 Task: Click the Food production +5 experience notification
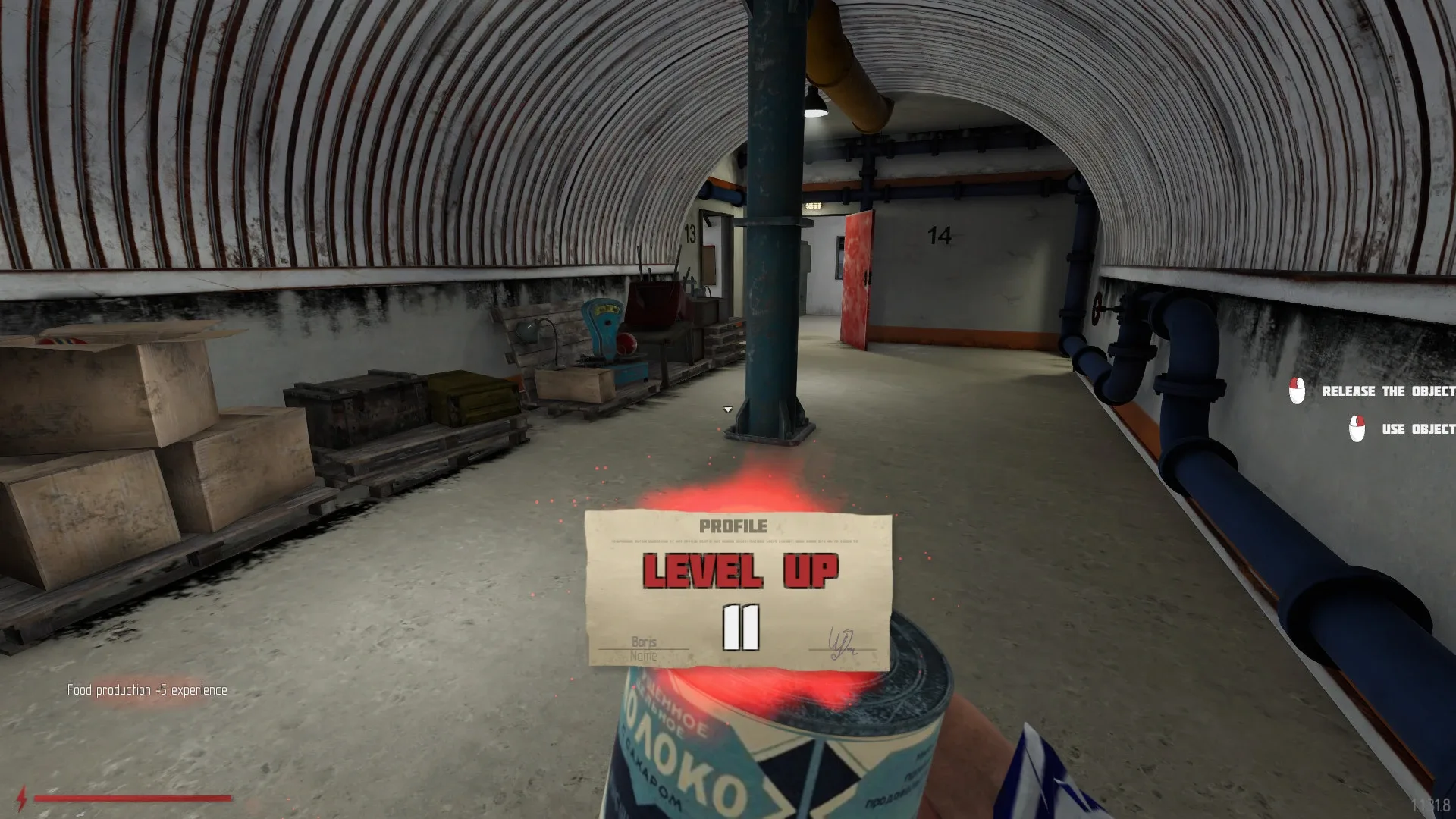pos(146,691)
